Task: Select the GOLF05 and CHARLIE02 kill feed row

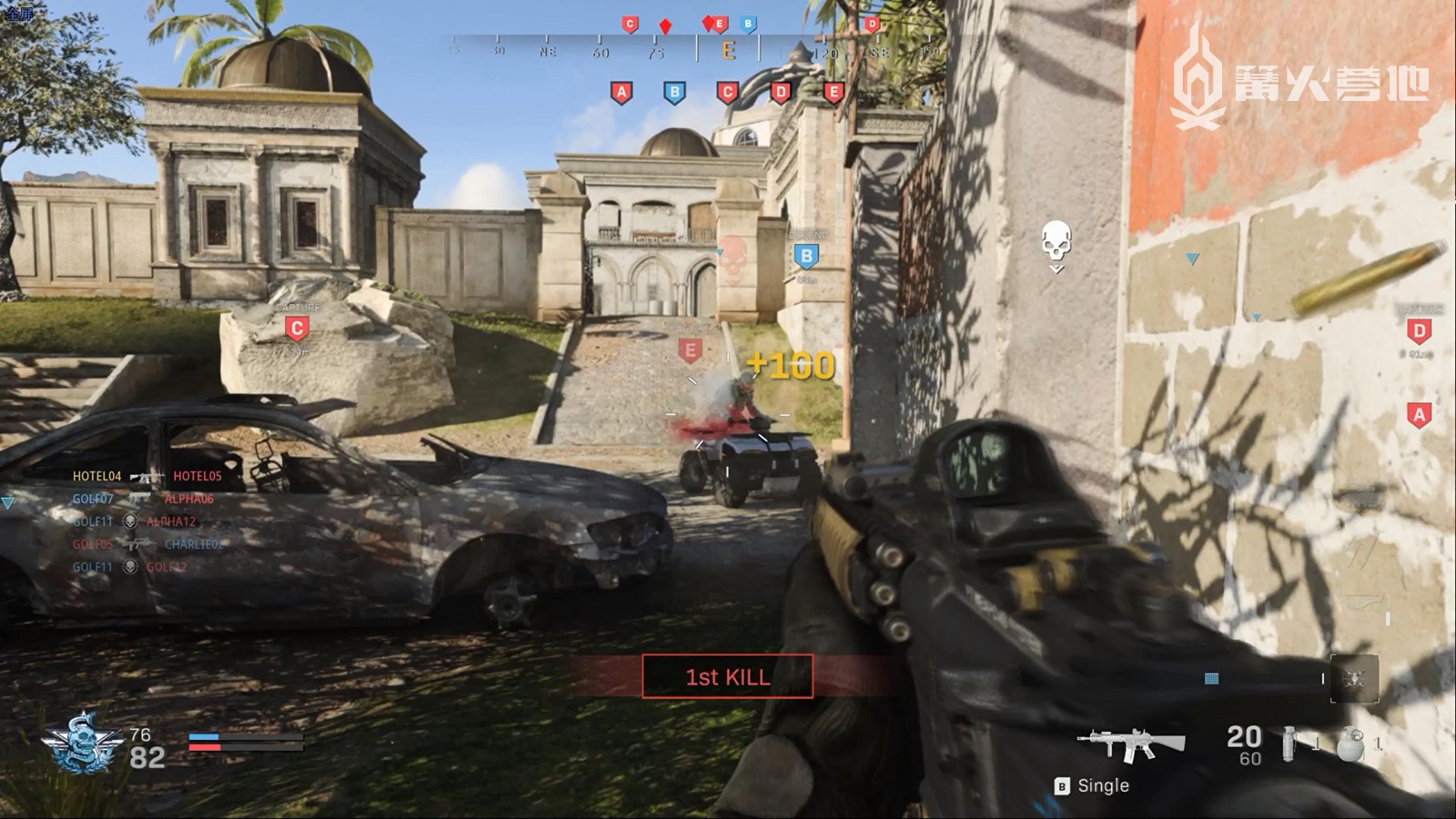Action: pyautogui.click(x=147, y=544)
